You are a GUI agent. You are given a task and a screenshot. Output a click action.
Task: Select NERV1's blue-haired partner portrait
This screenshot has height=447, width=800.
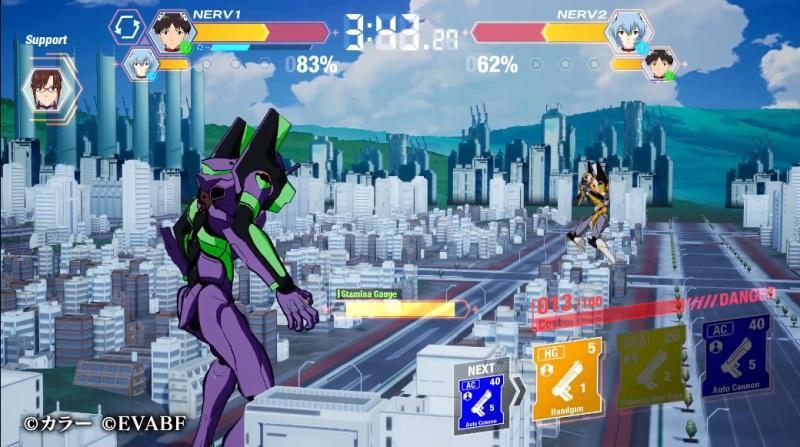tap(140, 63)
